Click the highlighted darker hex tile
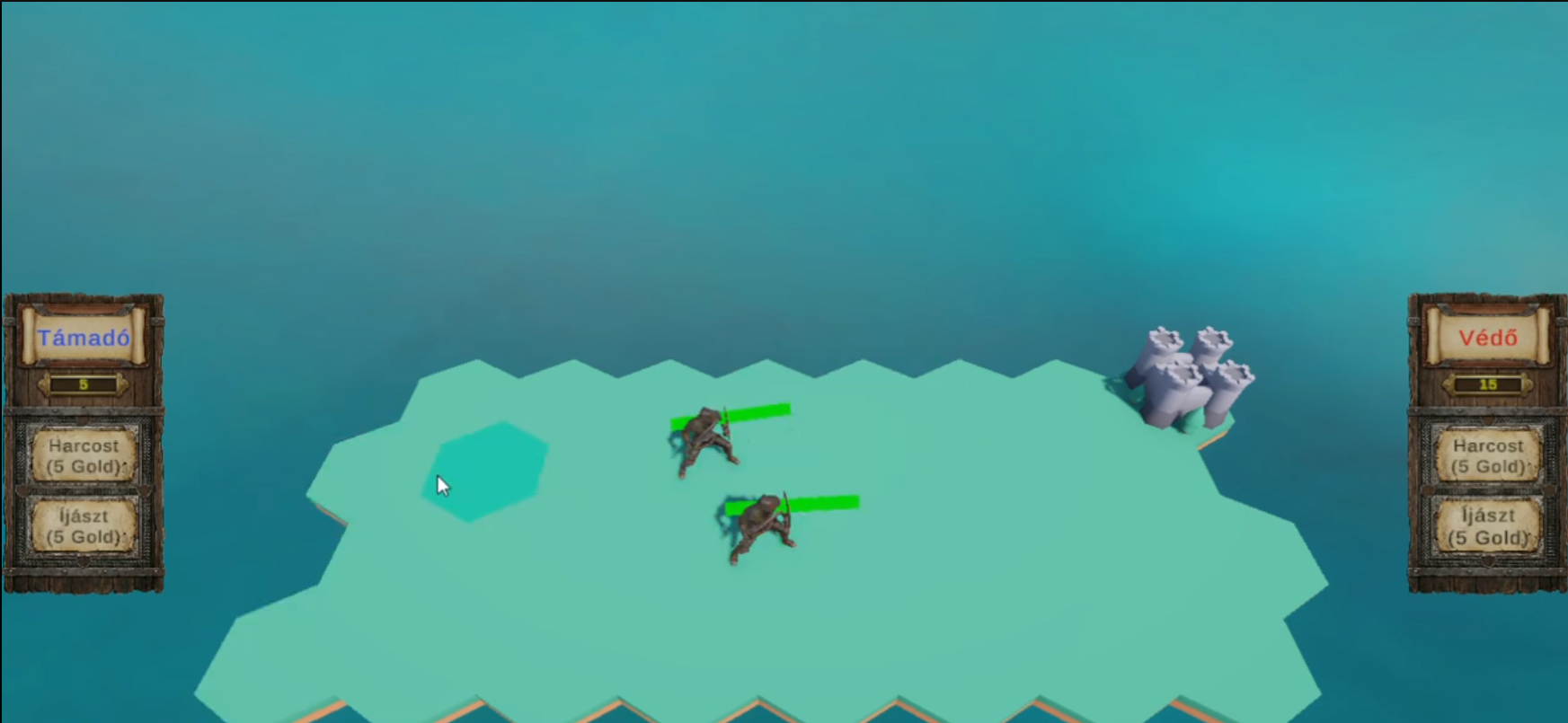 [485, 472]
